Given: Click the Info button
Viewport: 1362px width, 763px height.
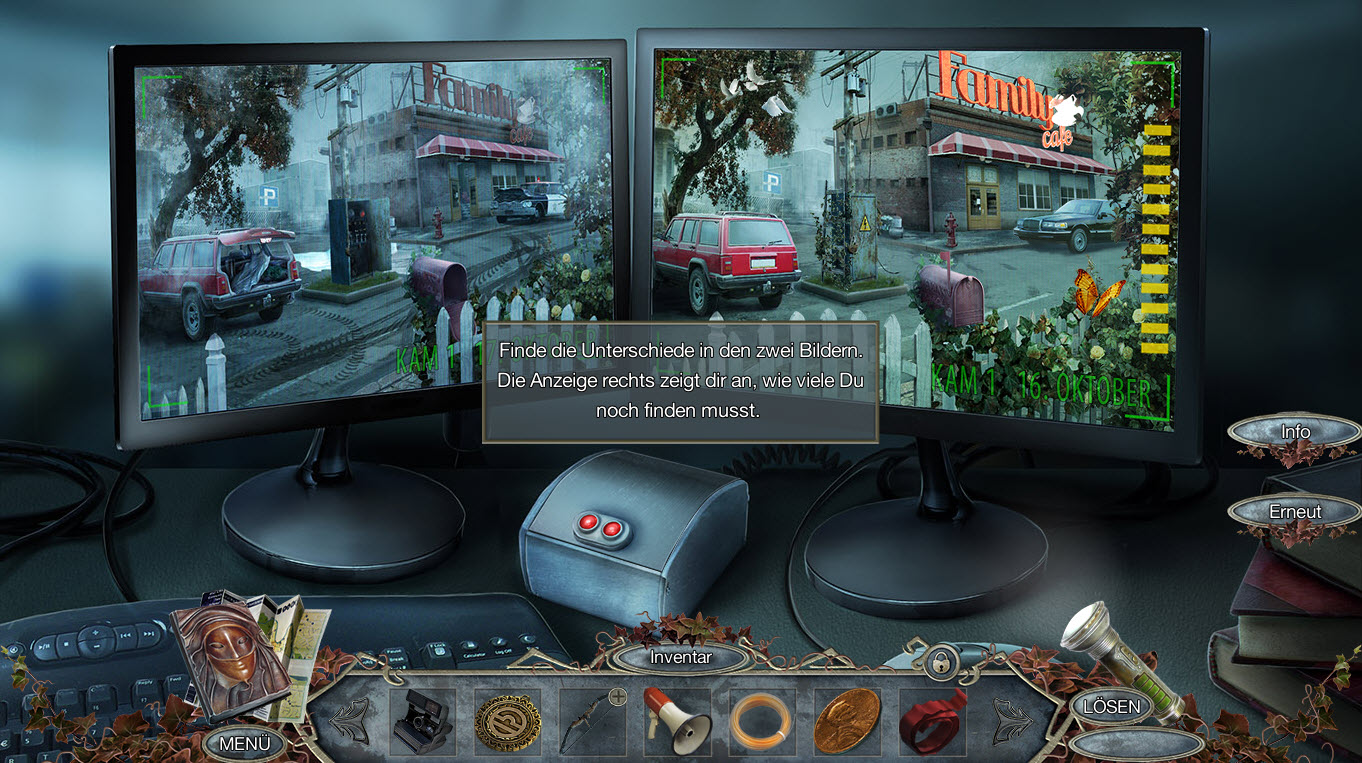Looking at the screenshot, I should tap(1295, 432).
